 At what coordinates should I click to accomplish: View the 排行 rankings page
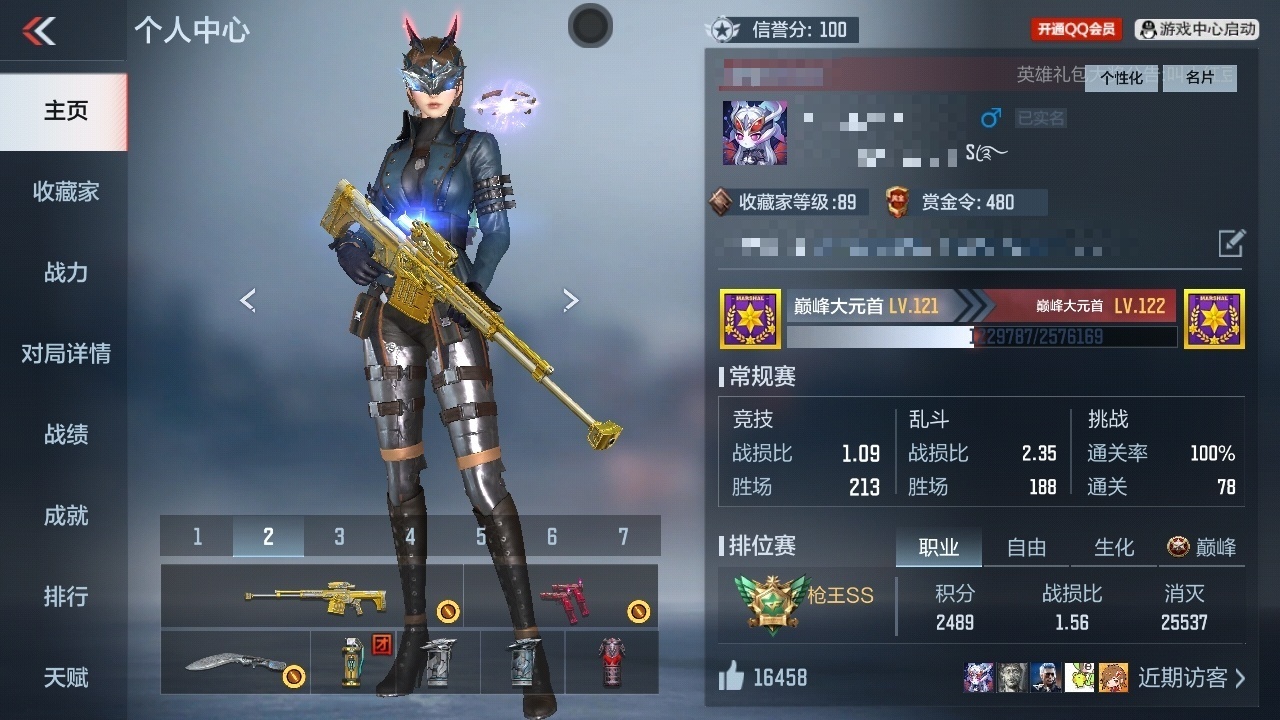click(65, 597)
